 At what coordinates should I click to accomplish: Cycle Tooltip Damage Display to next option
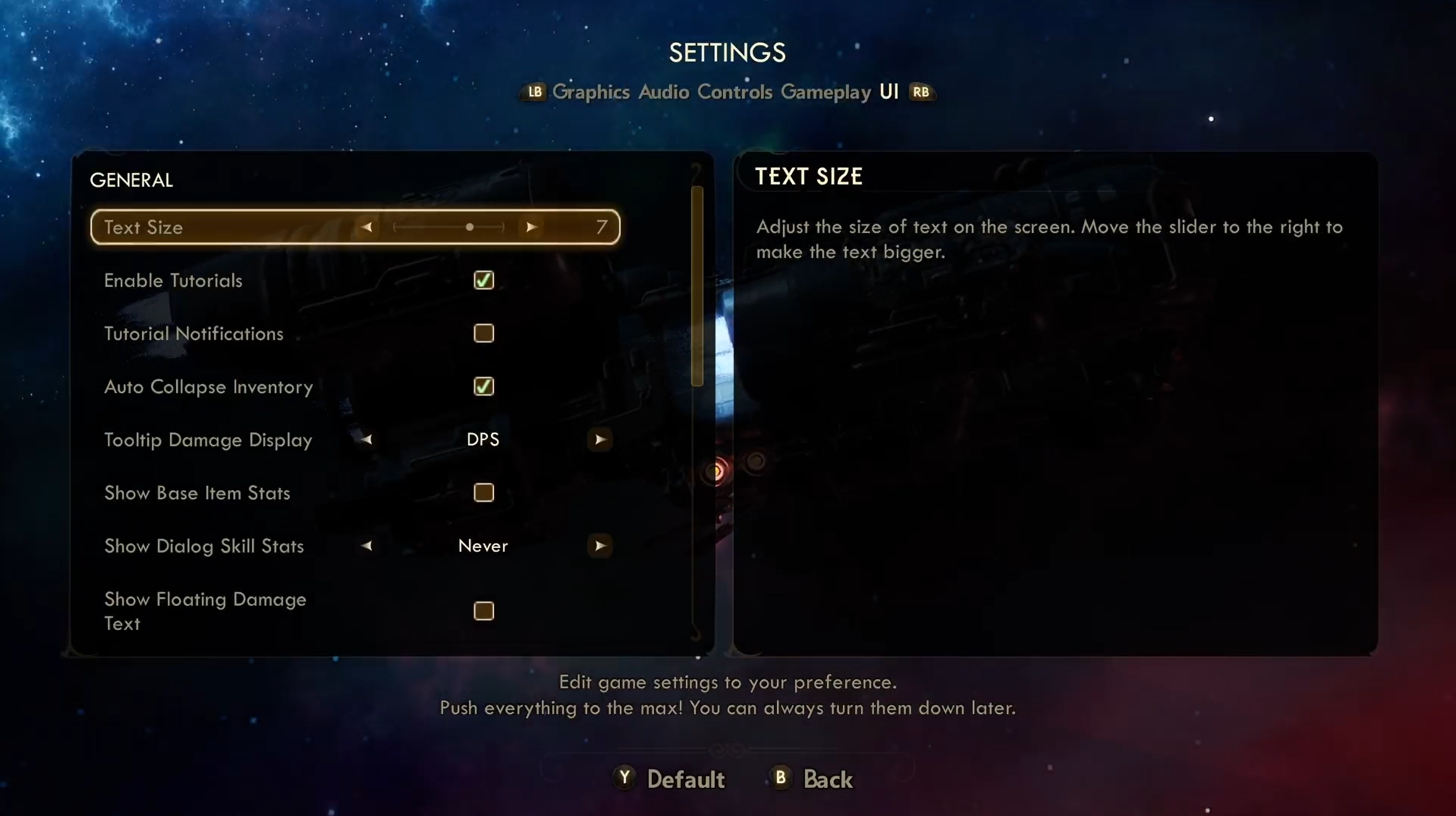600,439
